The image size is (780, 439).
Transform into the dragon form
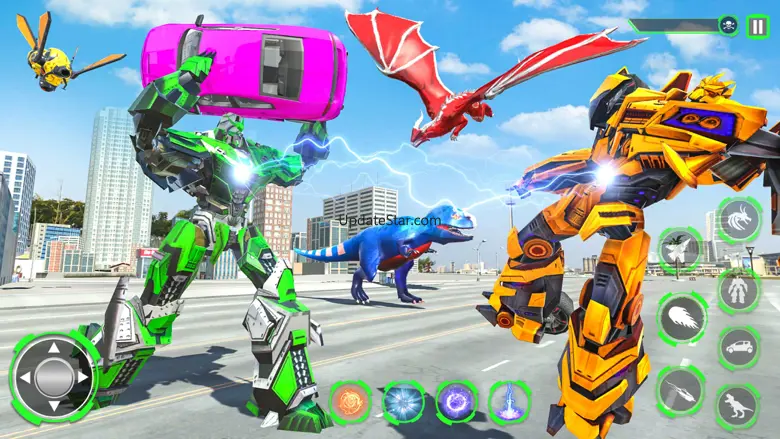coord(739,219)
